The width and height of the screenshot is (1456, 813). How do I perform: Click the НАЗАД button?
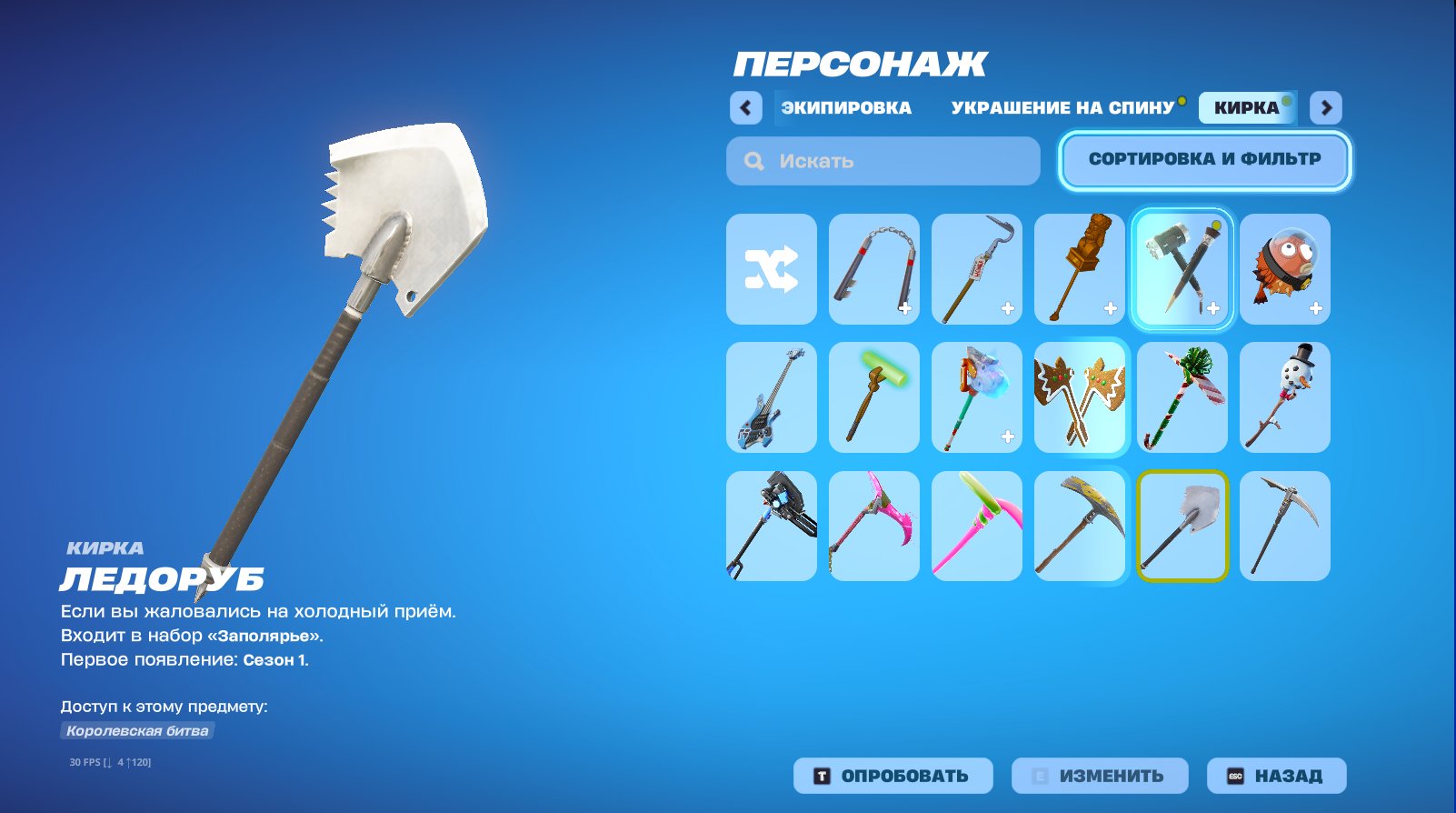tap(1276, 776)
